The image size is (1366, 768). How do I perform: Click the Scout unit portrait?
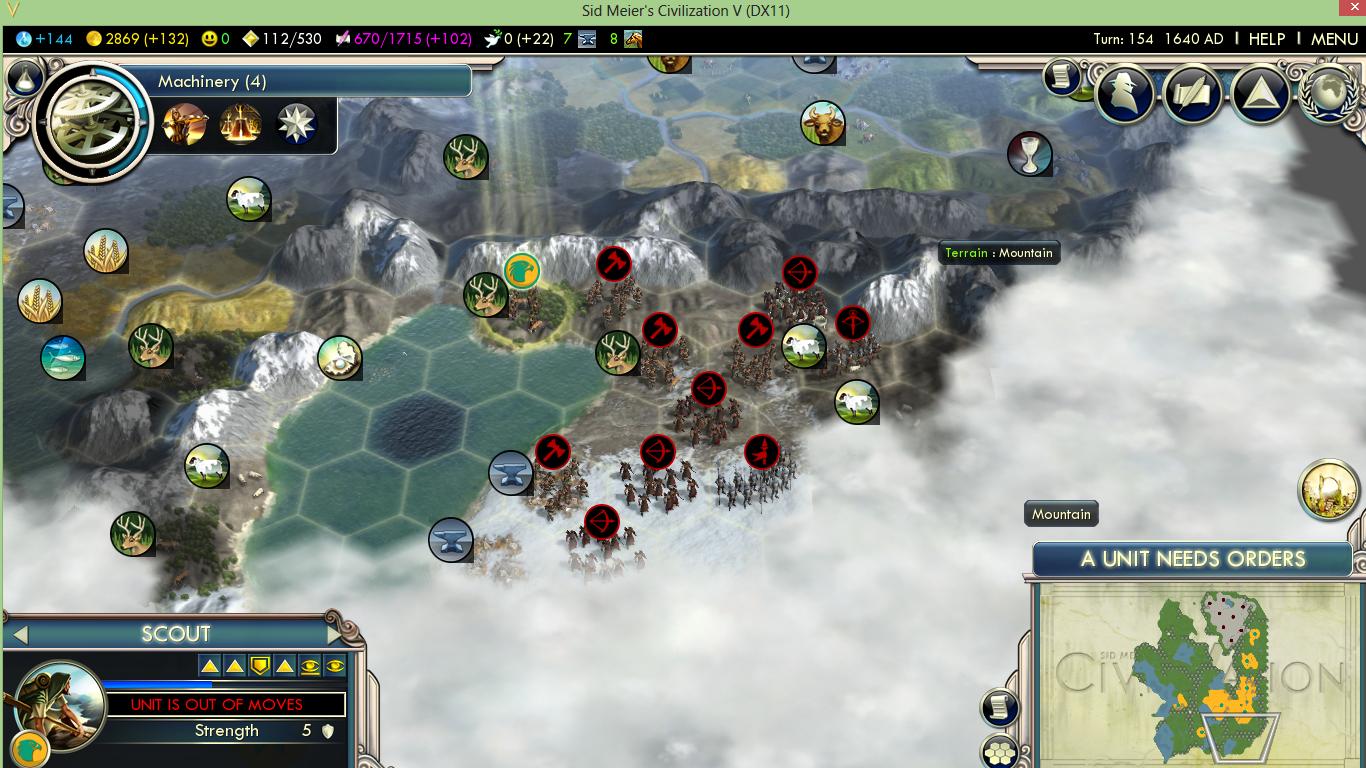[x=60, y=705]
